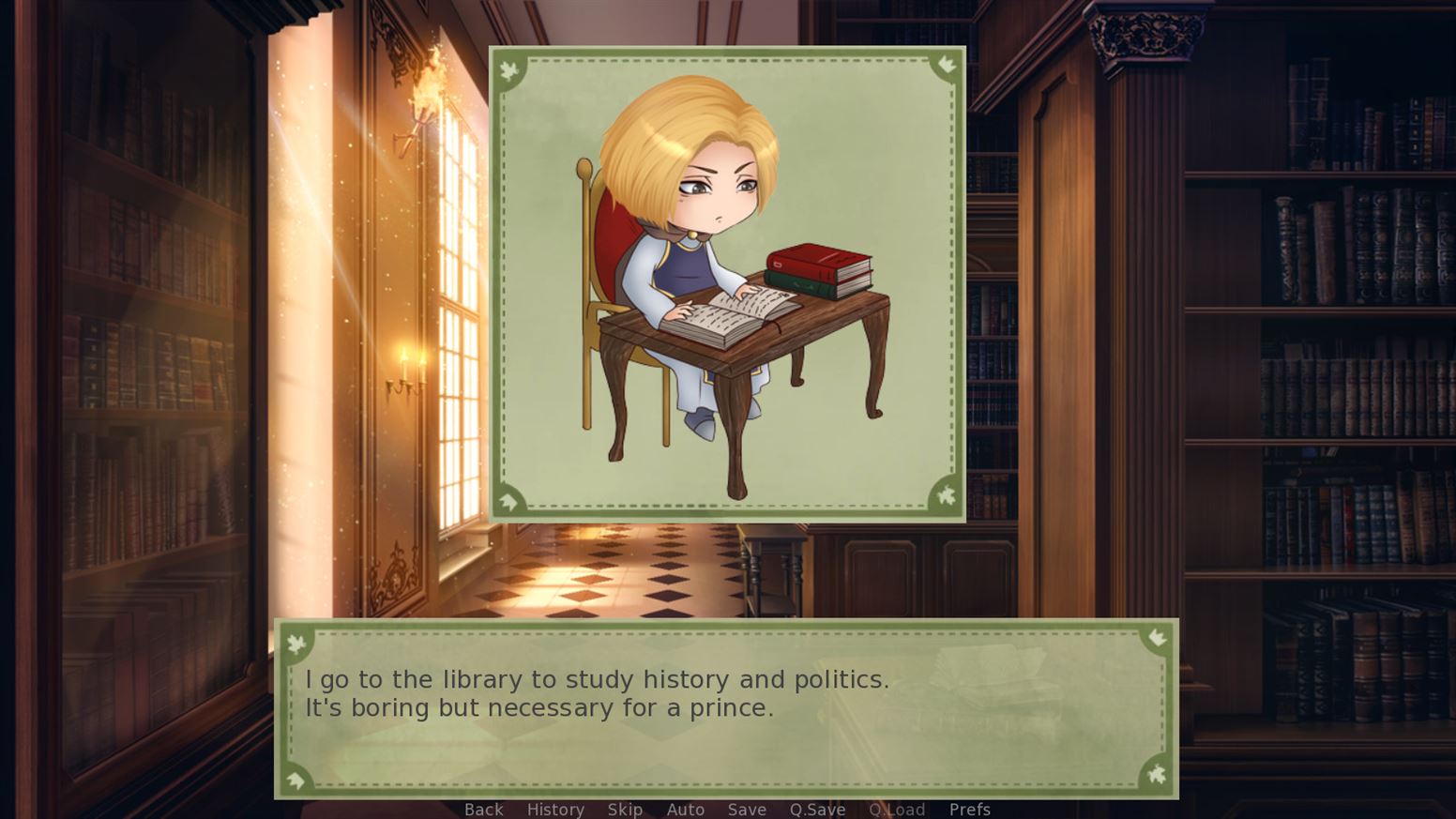Activate Skip mode
The height and width of the screenshot is (819, 1456).
(x=625, y=809)
